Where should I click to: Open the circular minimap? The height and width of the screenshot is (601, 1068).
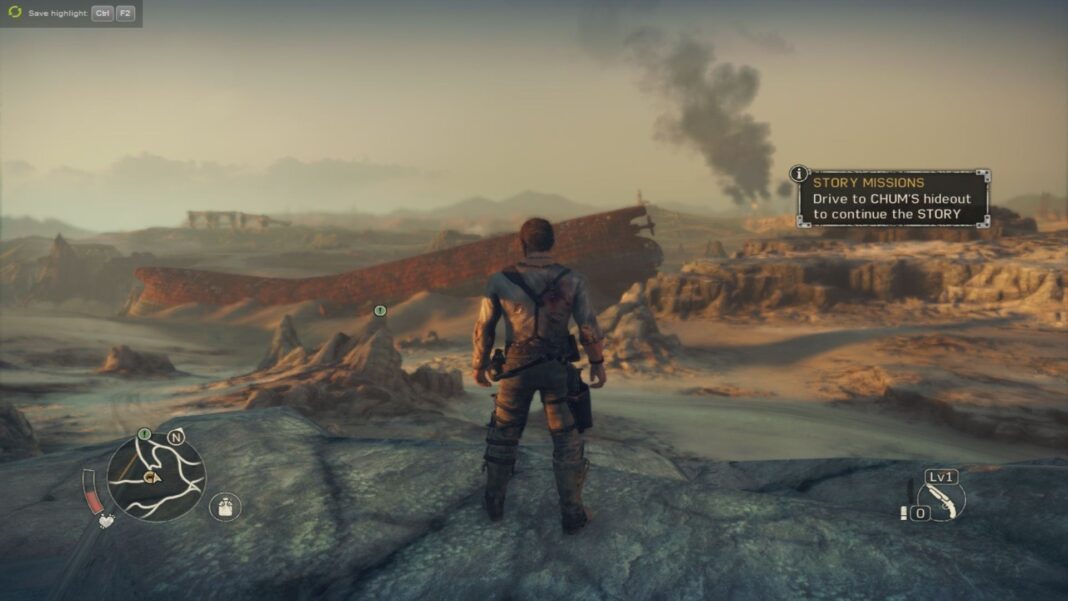(156, 477)
